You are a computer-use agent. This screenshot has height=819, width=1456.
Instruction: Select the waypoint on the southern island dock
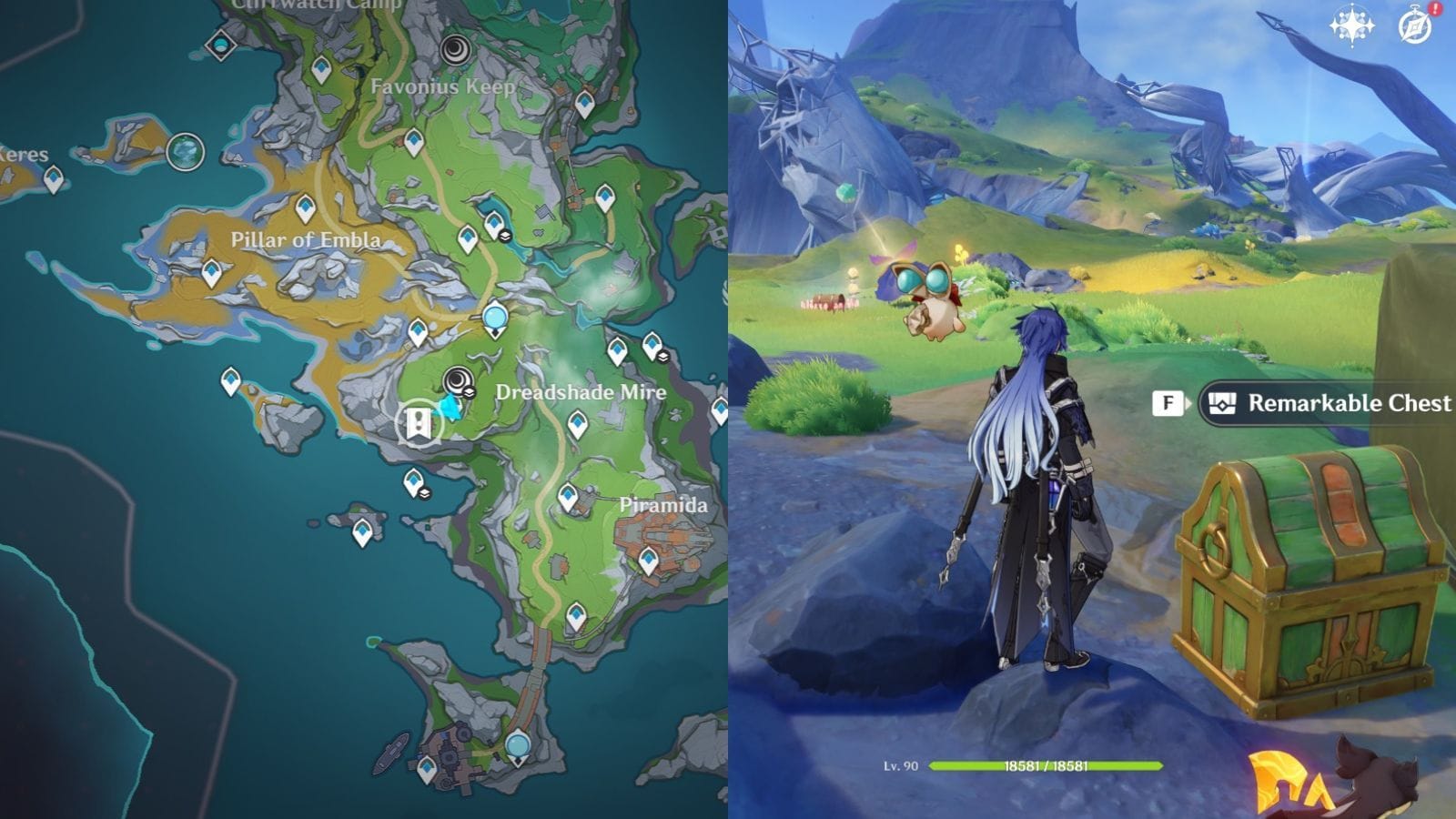click(428, 769)
